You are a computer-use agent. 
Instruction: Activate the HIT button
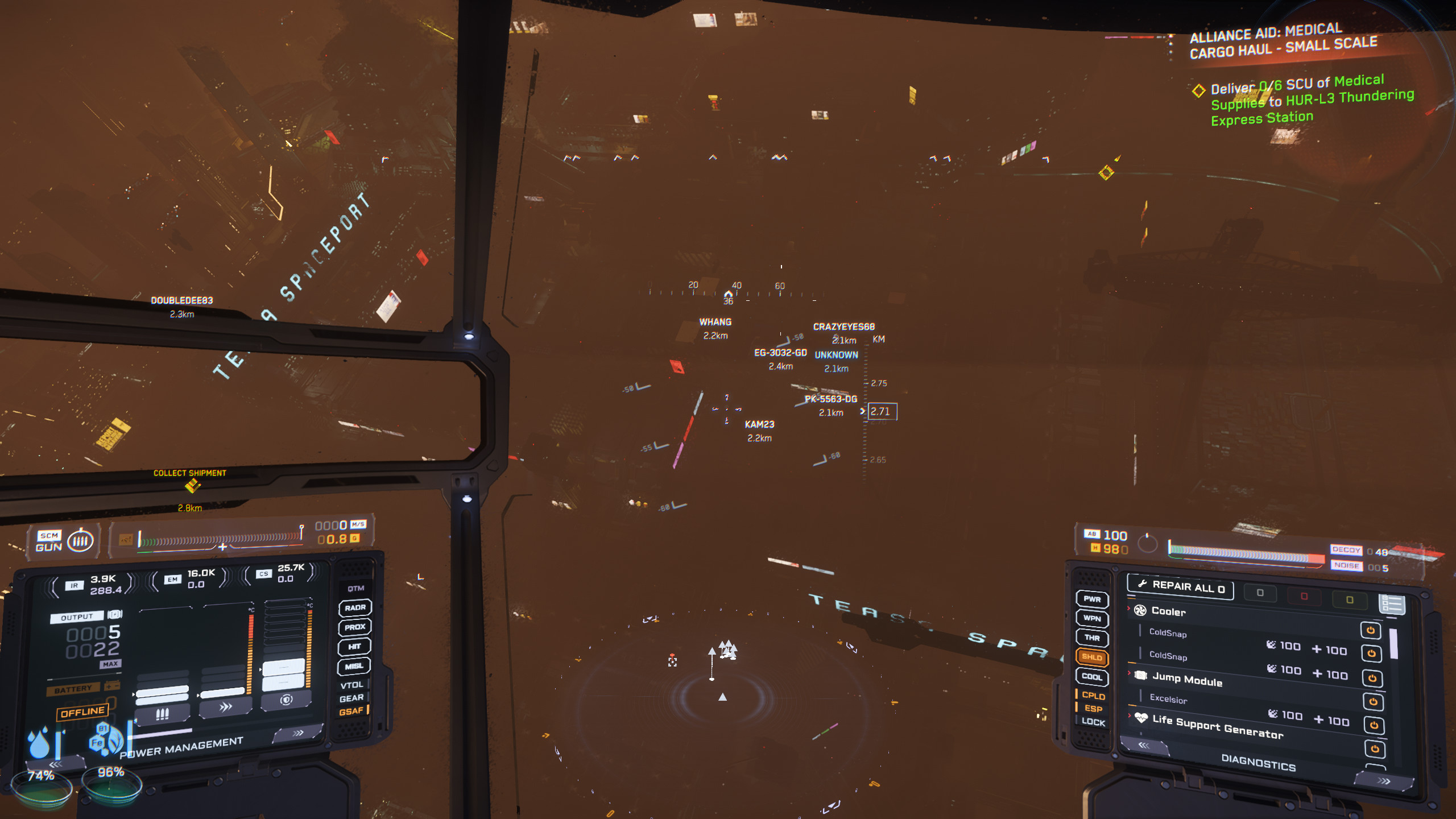[x=355, y=646]
